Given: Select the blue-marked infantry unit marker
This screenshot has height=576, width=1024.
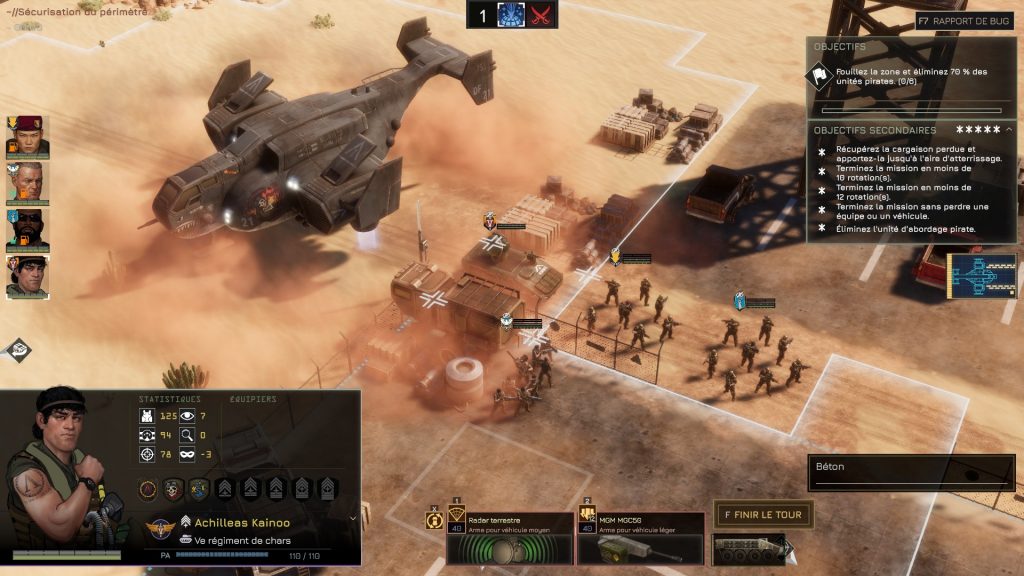Looking at the screenshot, I should pos(740,301).
